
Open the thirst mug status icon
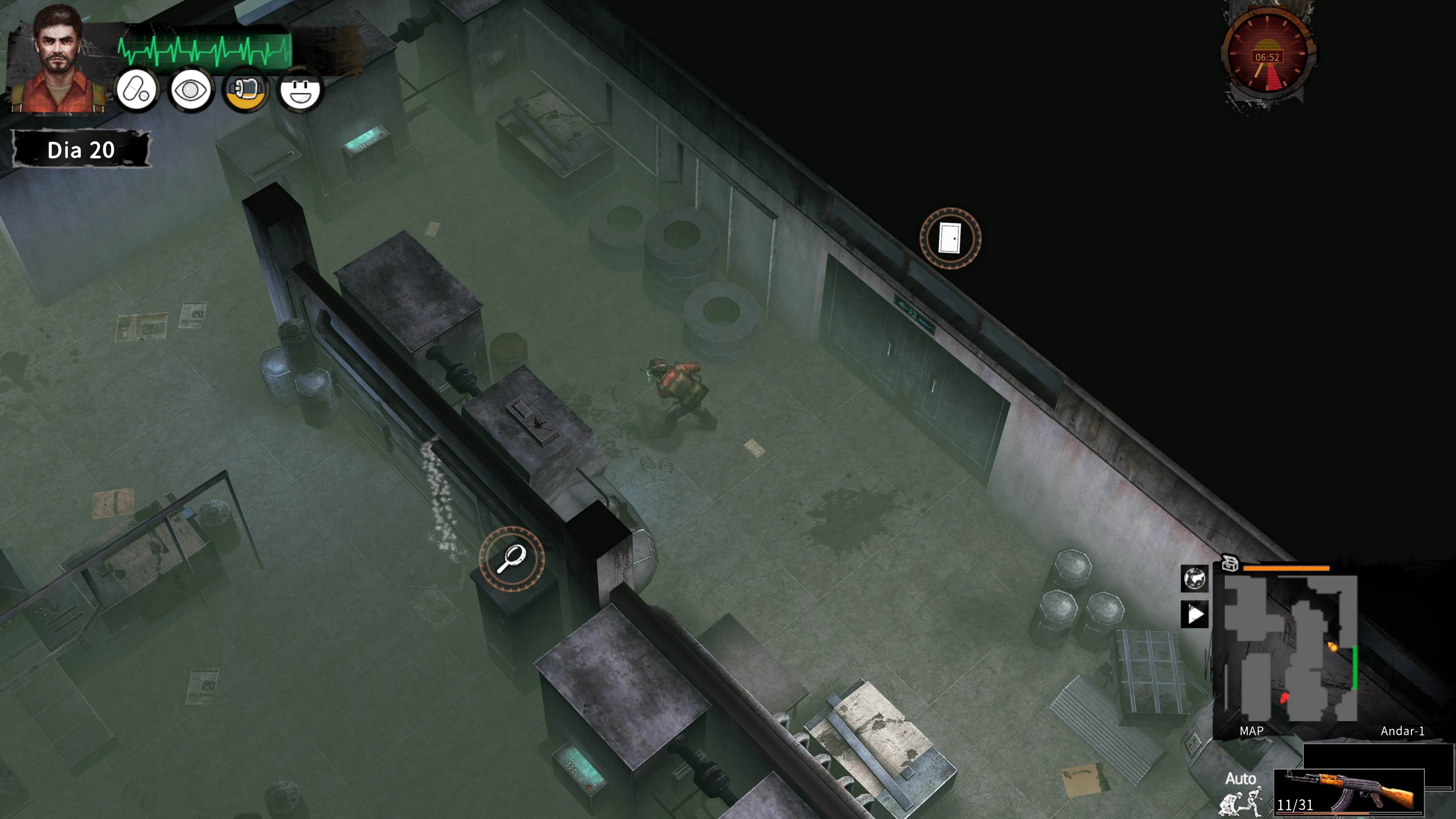coord(246,91)
